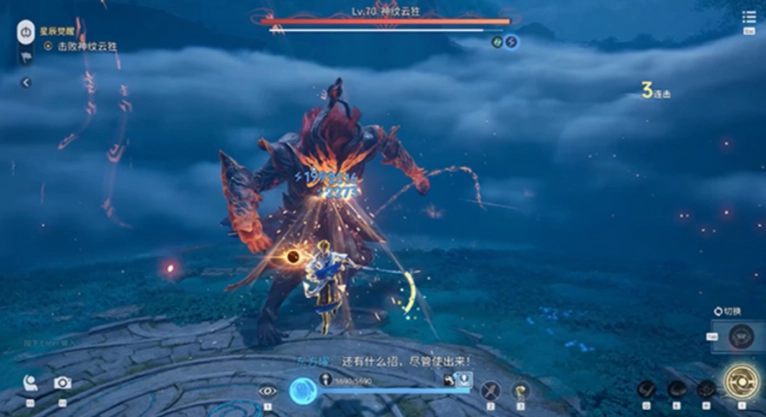Toggle the eye vision skill icon
This screenshot has height=417, width=766.
[267, 391]
